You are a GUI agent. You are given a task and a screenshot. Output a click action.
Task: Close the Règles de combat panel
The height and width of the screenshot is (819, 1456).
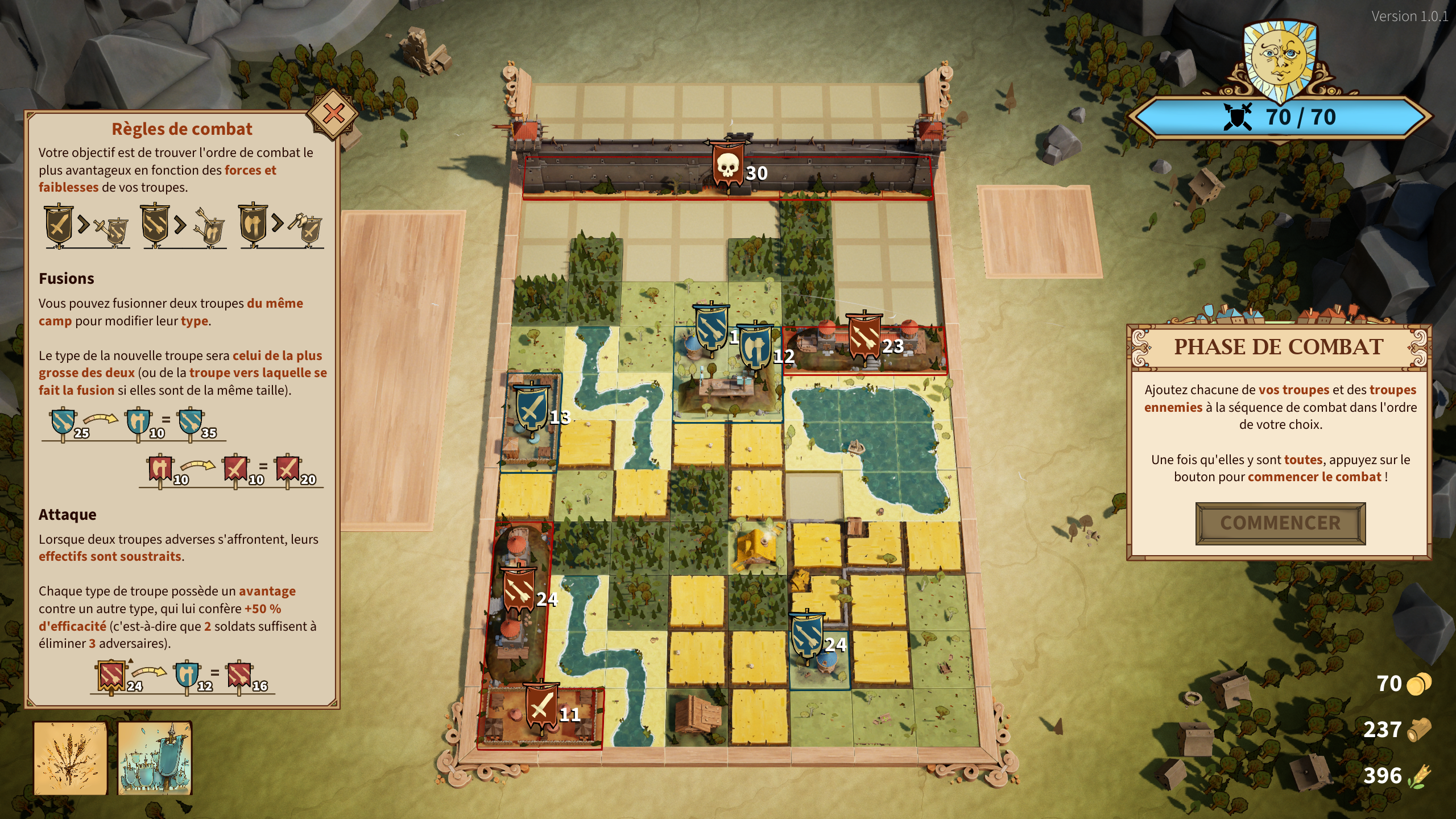tap(333, 114)
